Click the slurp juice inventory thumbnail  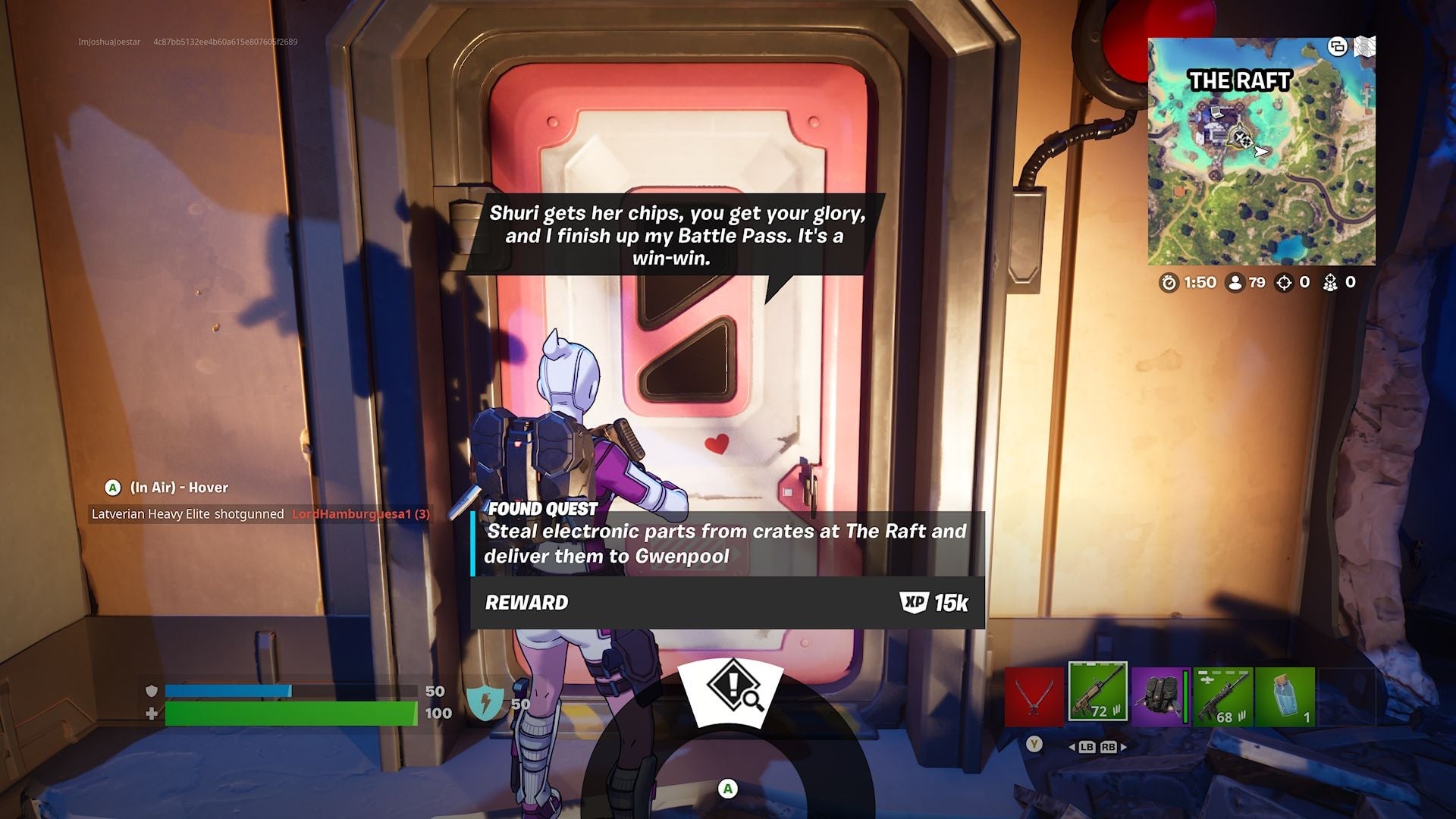(1285, 695)
